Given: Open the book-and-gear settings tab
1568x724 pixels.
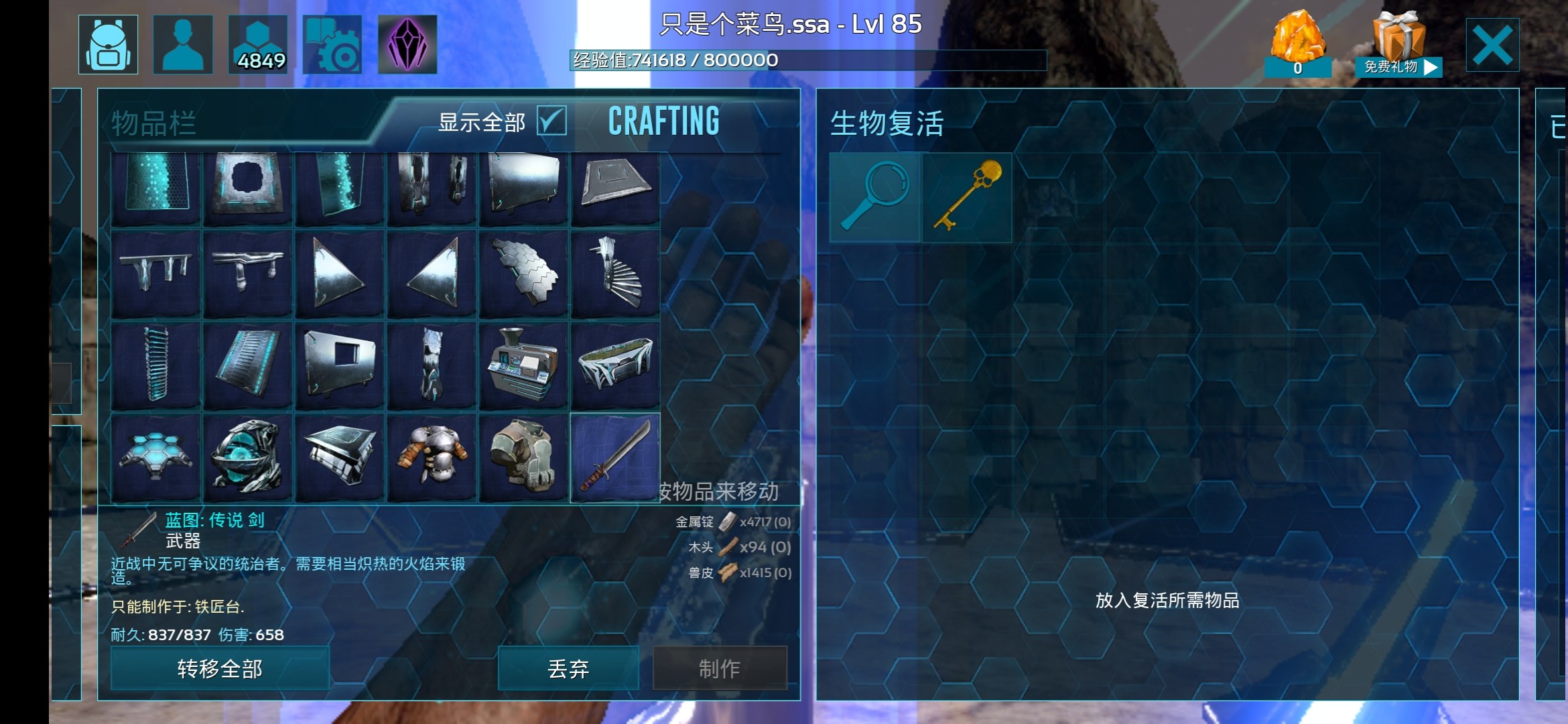Looking at the screenshot, I should pyautogui.click(x=332, y=44).
